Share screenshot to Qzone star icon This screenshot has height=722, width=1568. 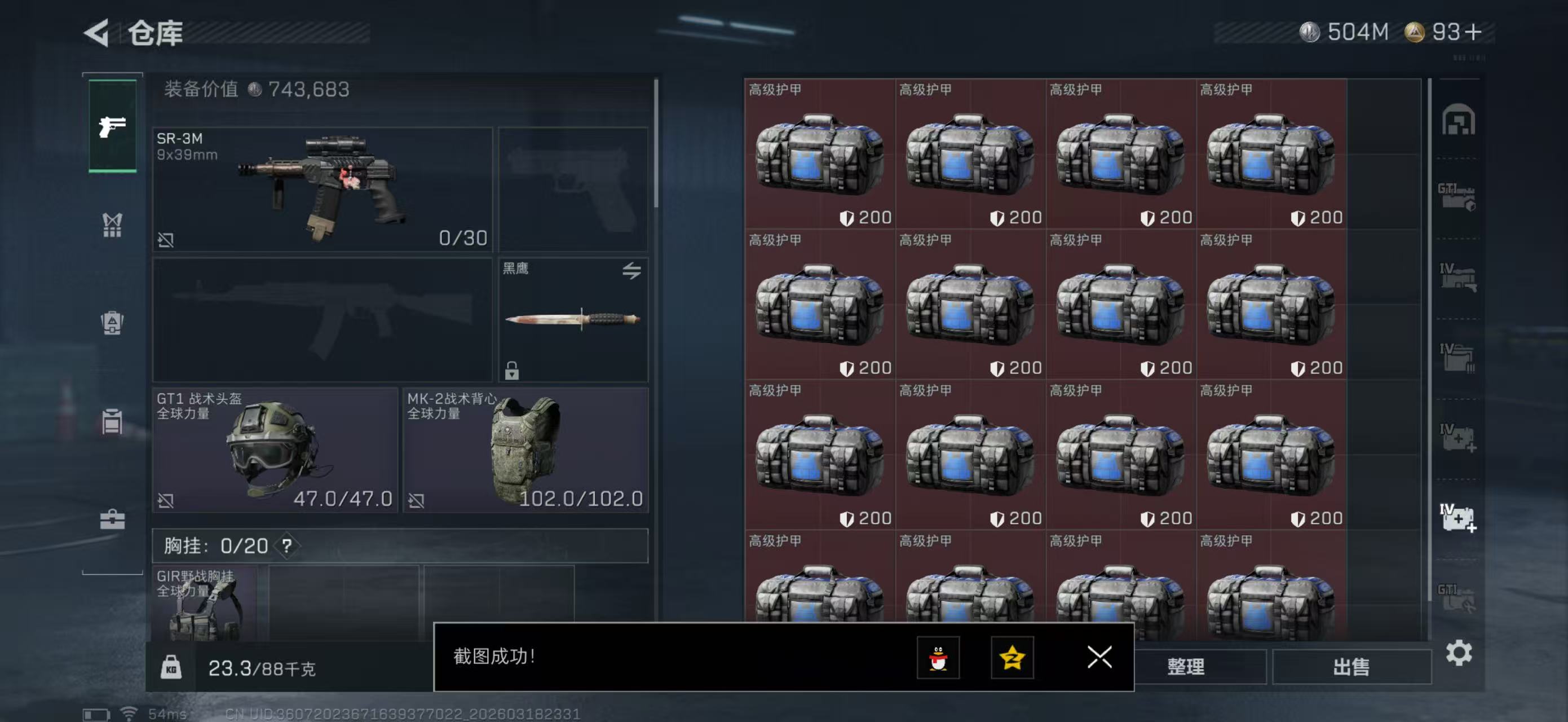(x=1012, y=658)
